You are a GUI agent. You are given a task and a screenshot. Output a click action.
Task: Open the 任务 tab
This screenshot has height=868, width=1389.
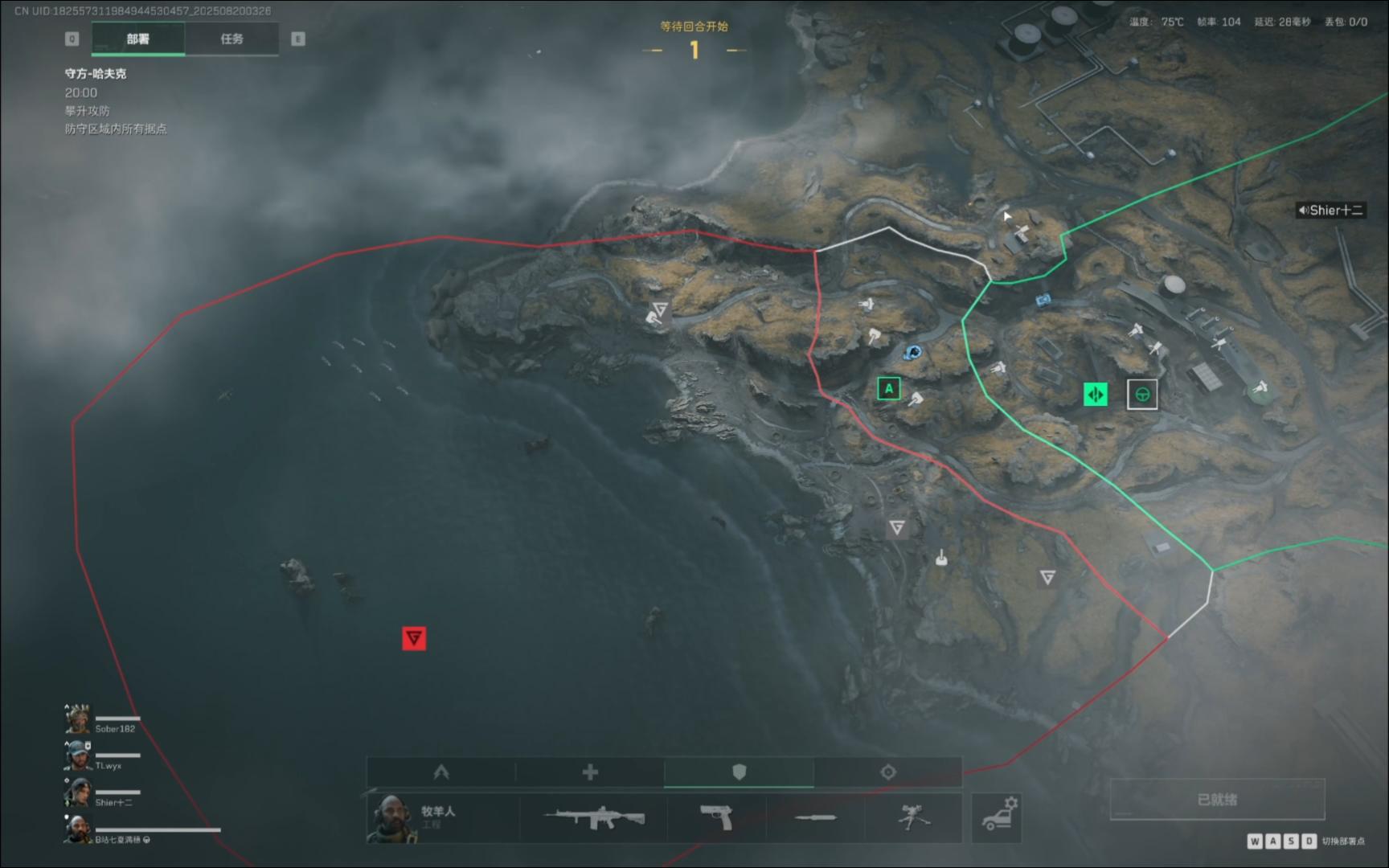[x=231, y=39]
